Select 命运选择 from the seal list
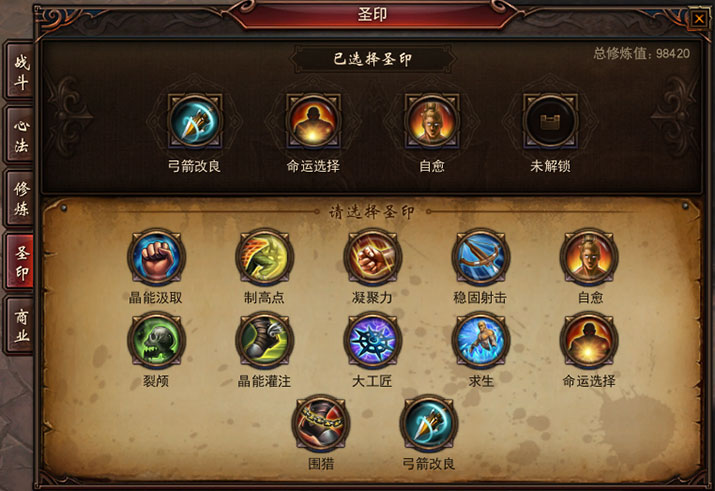Image resolution: width=715 pixels, height=491 pixels. click(588, 340)
